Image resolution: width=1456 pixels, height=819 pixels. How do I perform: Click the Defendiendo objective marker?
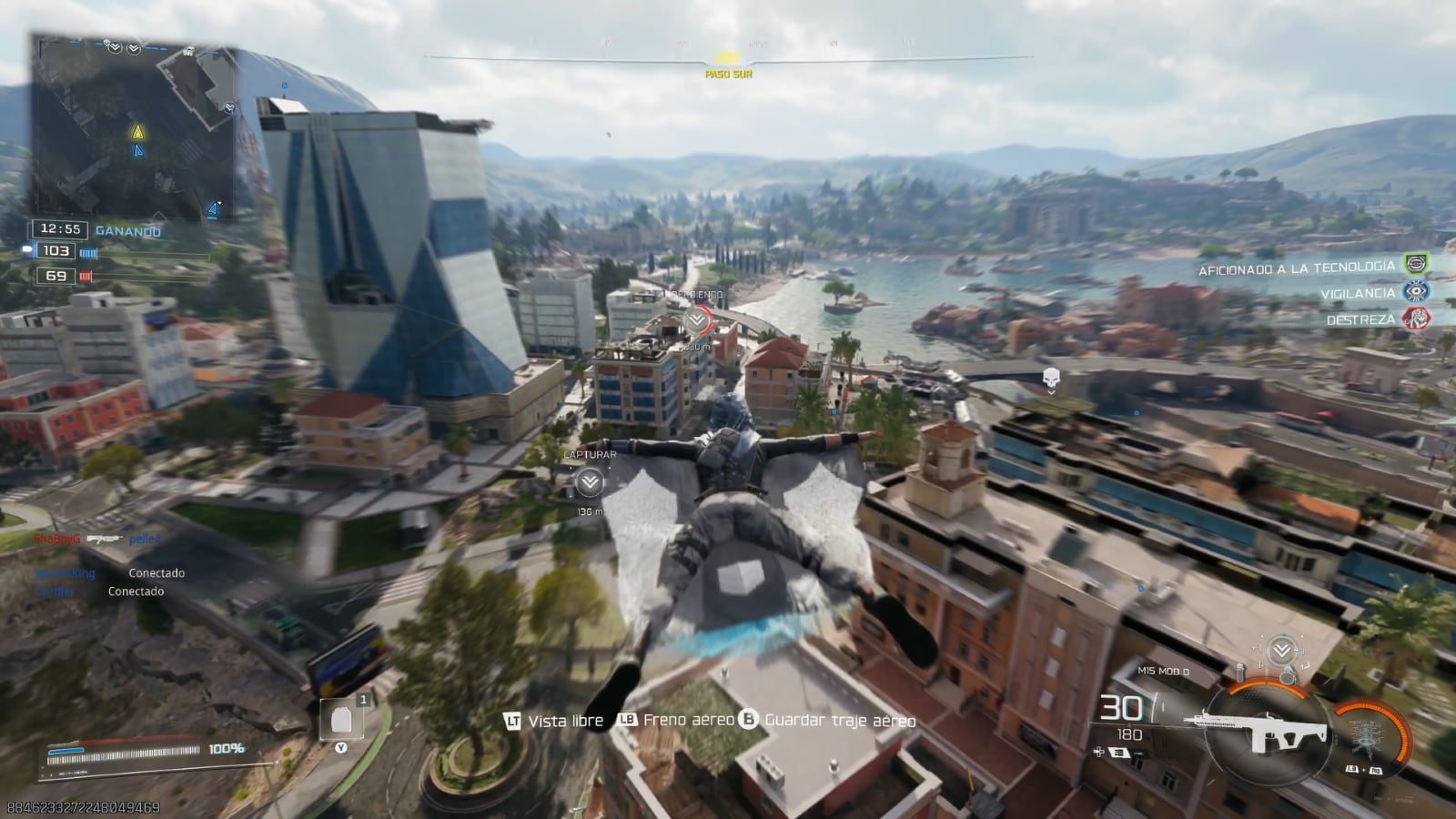pyautogui.click(x=697, y=319)
